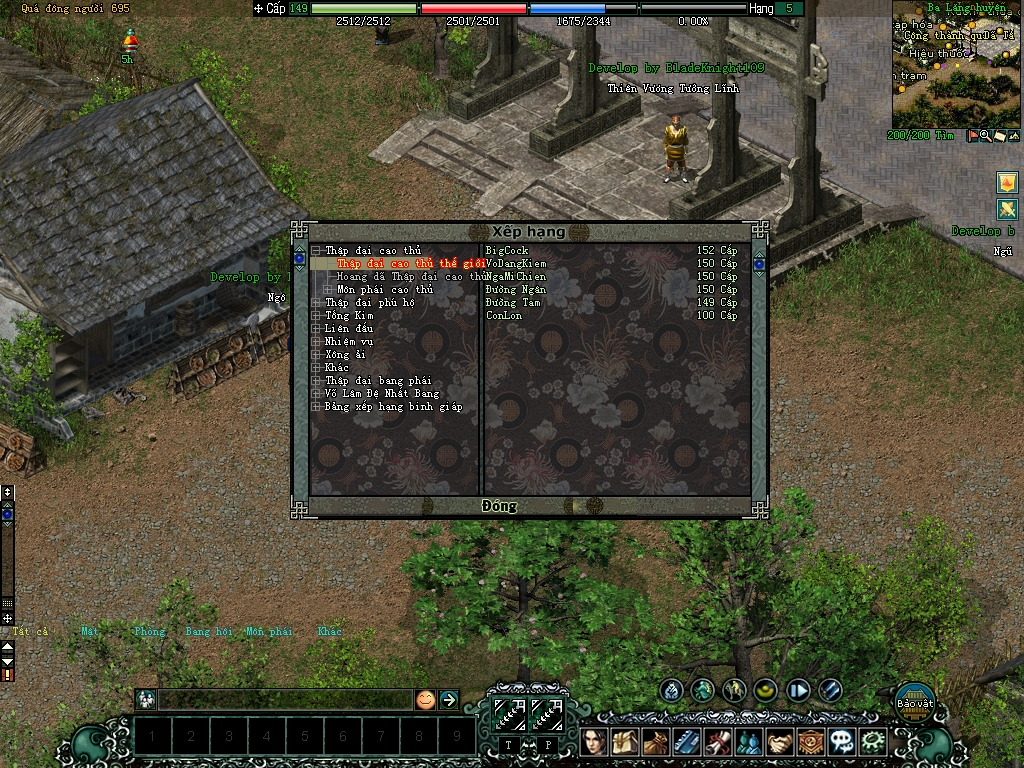The height and width of the screenshot is (768, 1024).
Task: Click the smiley emoticon button
Action: coord(426,700)
